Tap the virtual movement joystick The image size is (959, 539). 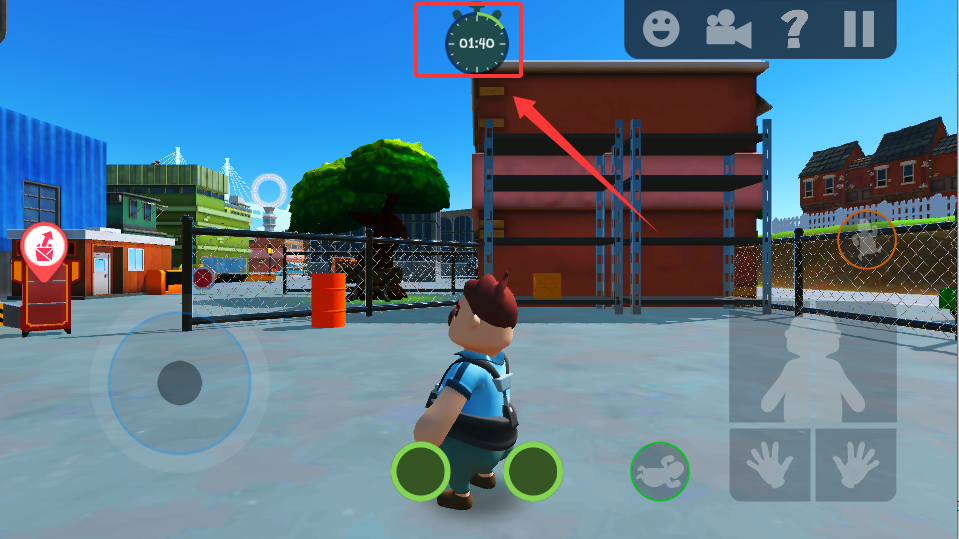coord(180,381)
